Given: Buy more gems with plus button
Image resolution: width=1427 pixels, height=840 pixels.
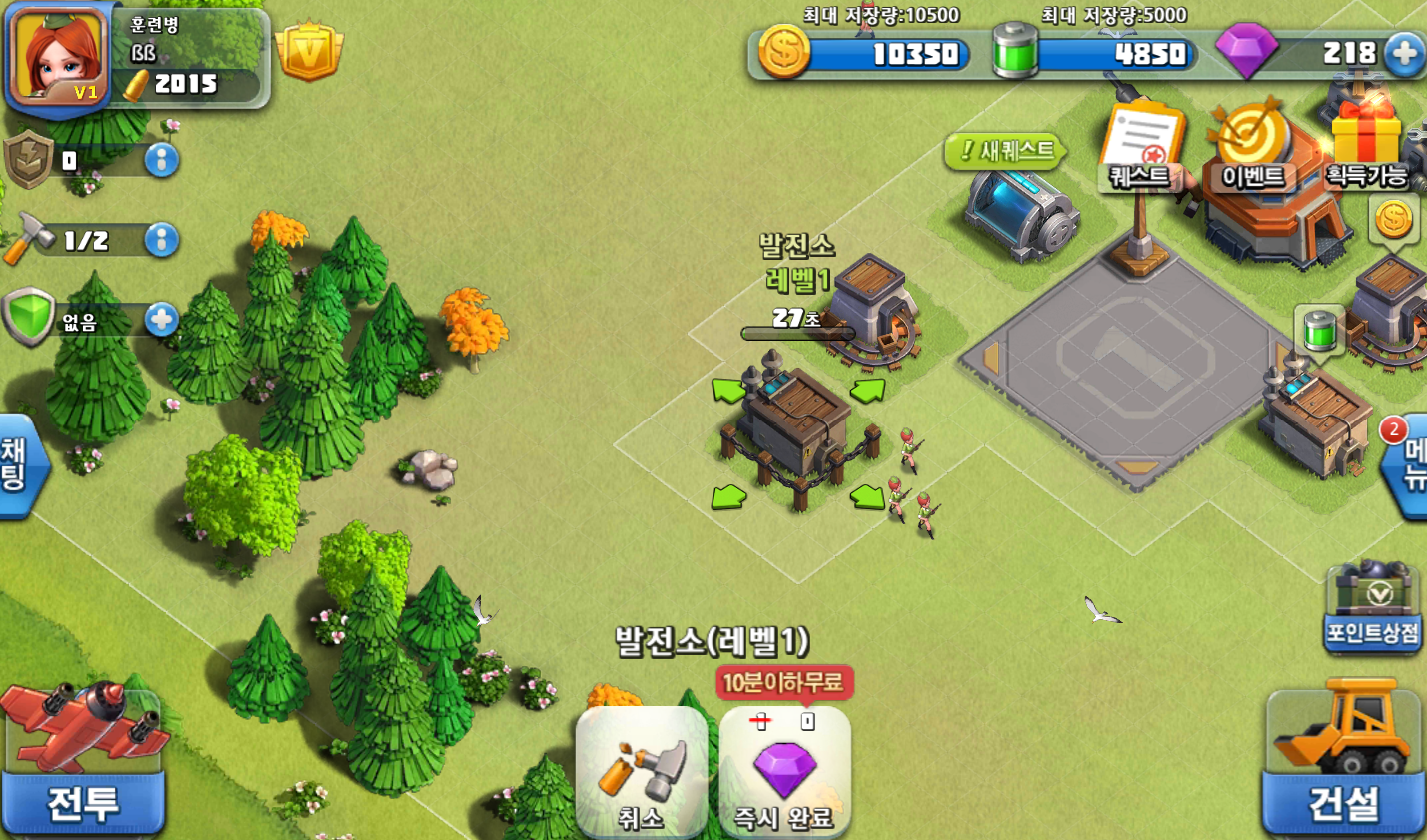Looking at the screenshot, I should tap(1405, 53).
